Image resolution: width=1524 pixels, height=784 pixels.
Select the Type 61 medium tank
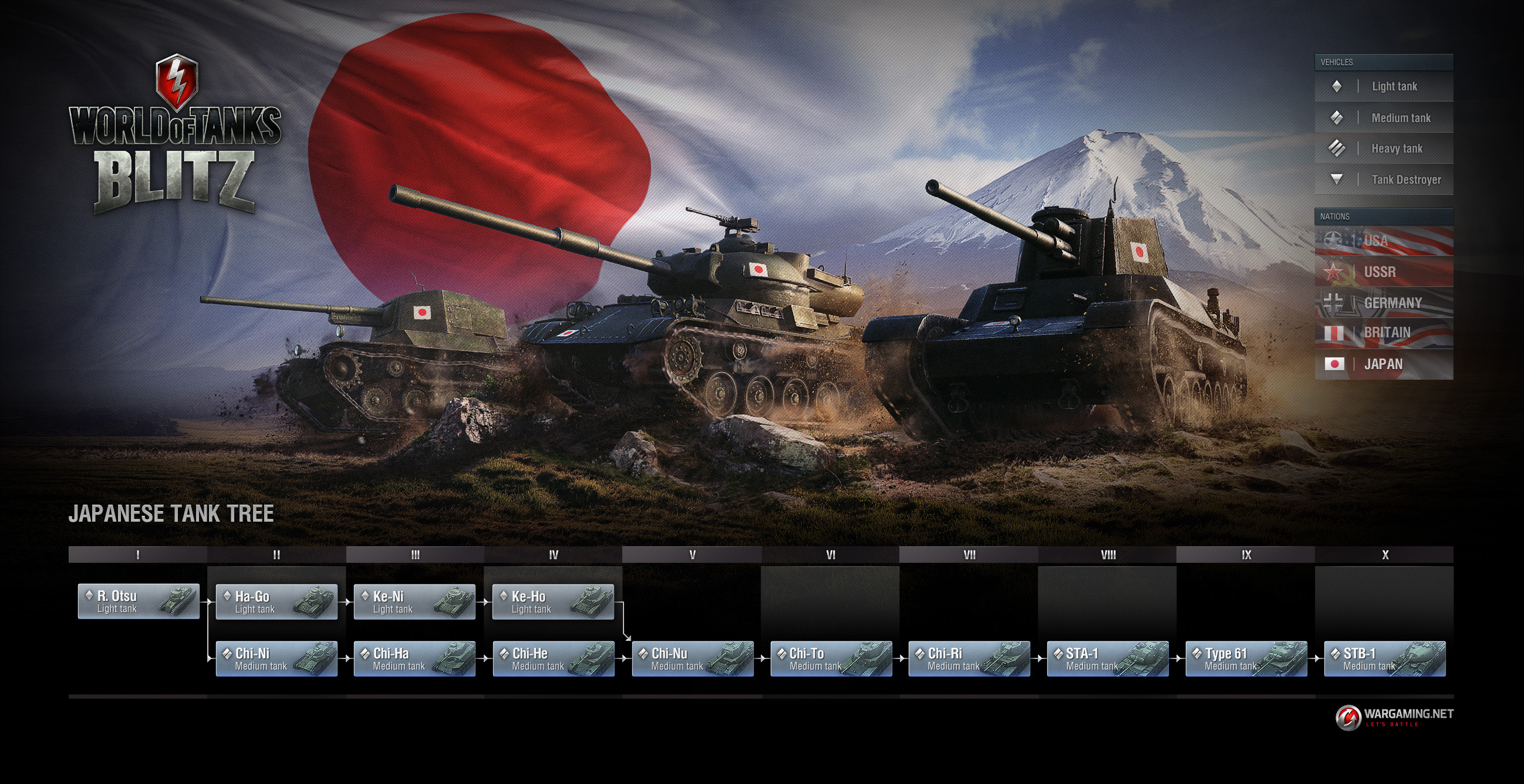pyautogui.click(x=1246, y=658)
